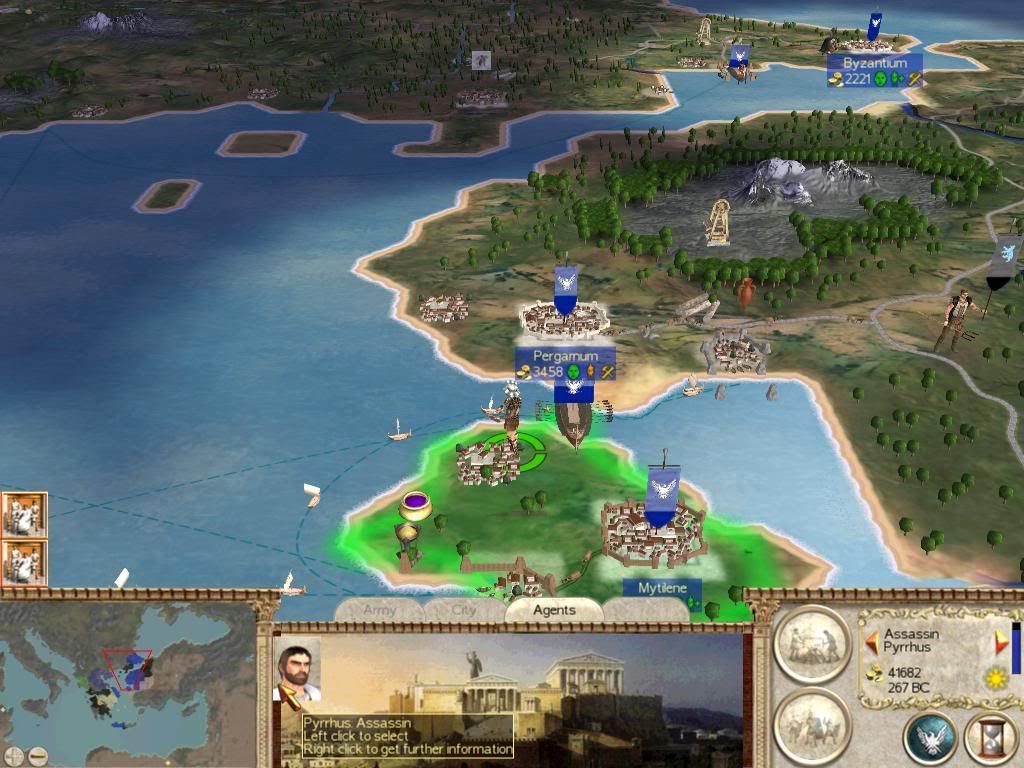
Task: Select the Pergamum settlement label
Action: (565, 356)
